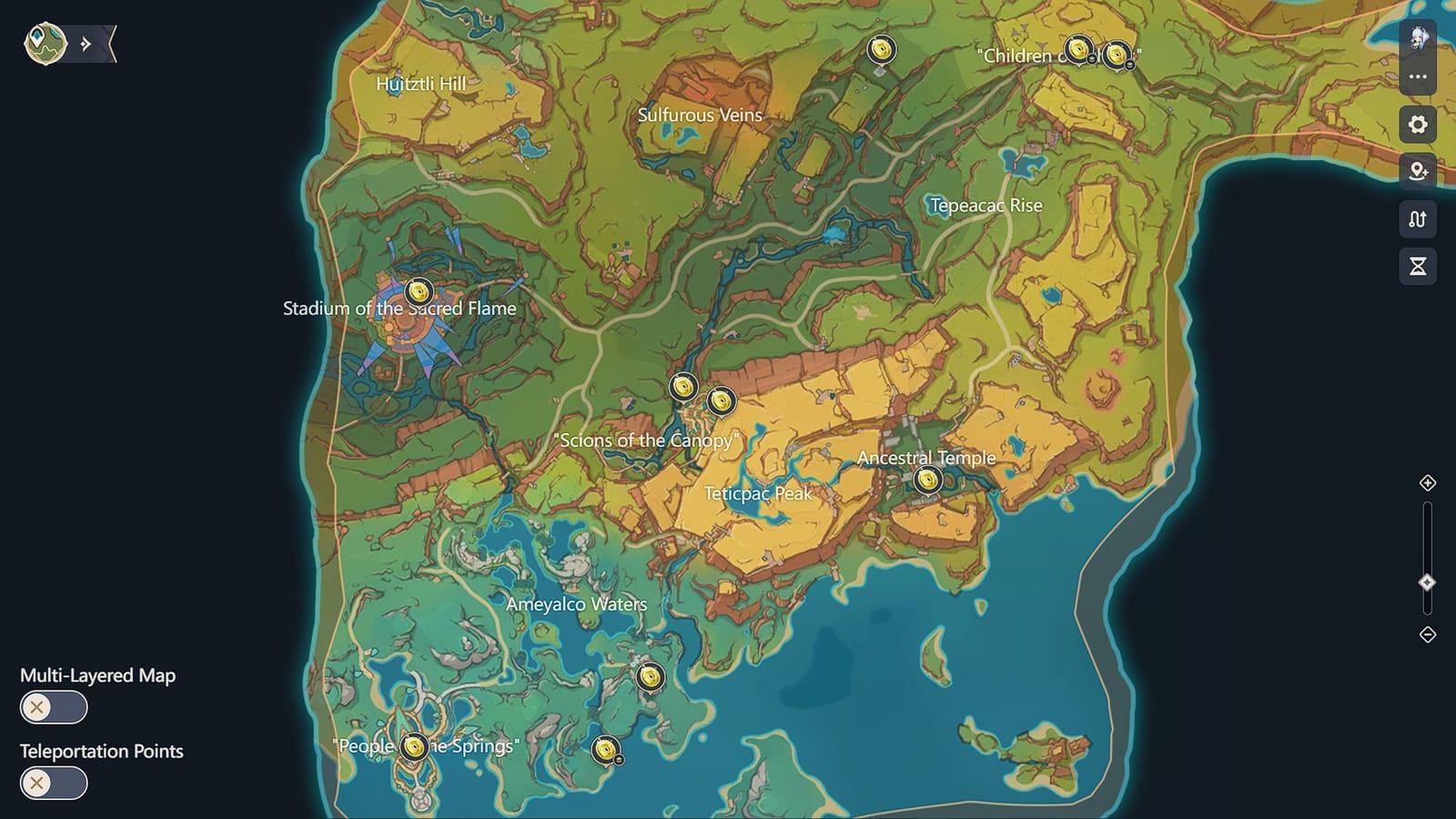
Task: Enable the Teleportation Points toggle
Action: click(53, 783)
